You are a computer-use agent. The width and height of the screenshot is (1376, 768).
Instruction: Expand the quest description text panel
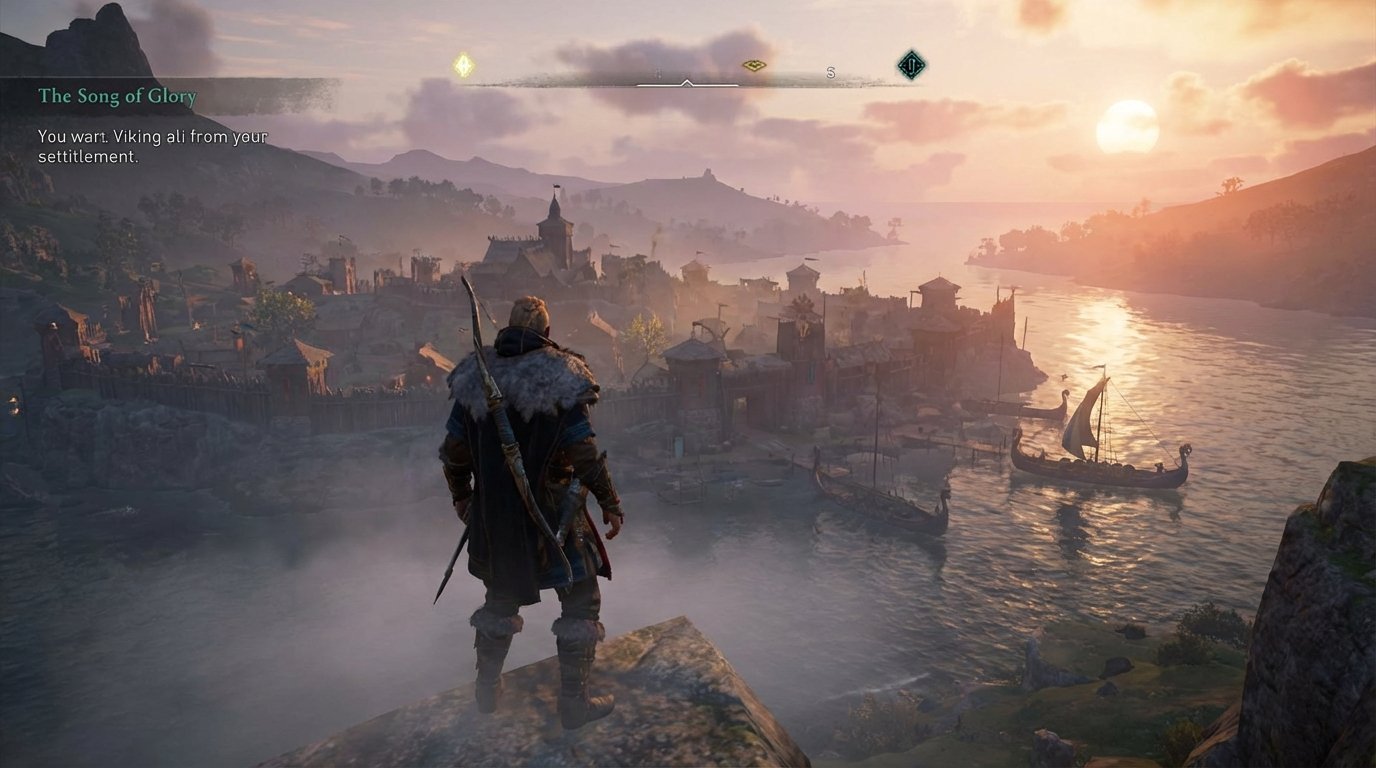point(150,145)
